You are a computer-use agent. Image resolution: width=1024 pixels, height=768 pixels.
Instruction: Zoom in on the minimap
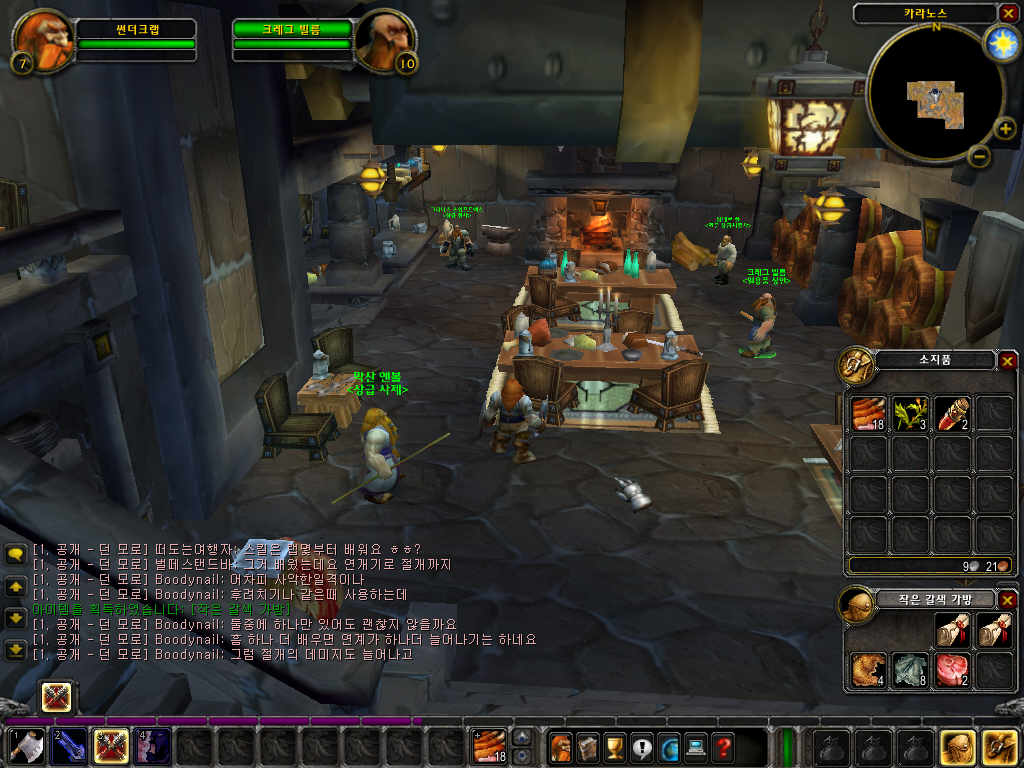point(1005,128)
